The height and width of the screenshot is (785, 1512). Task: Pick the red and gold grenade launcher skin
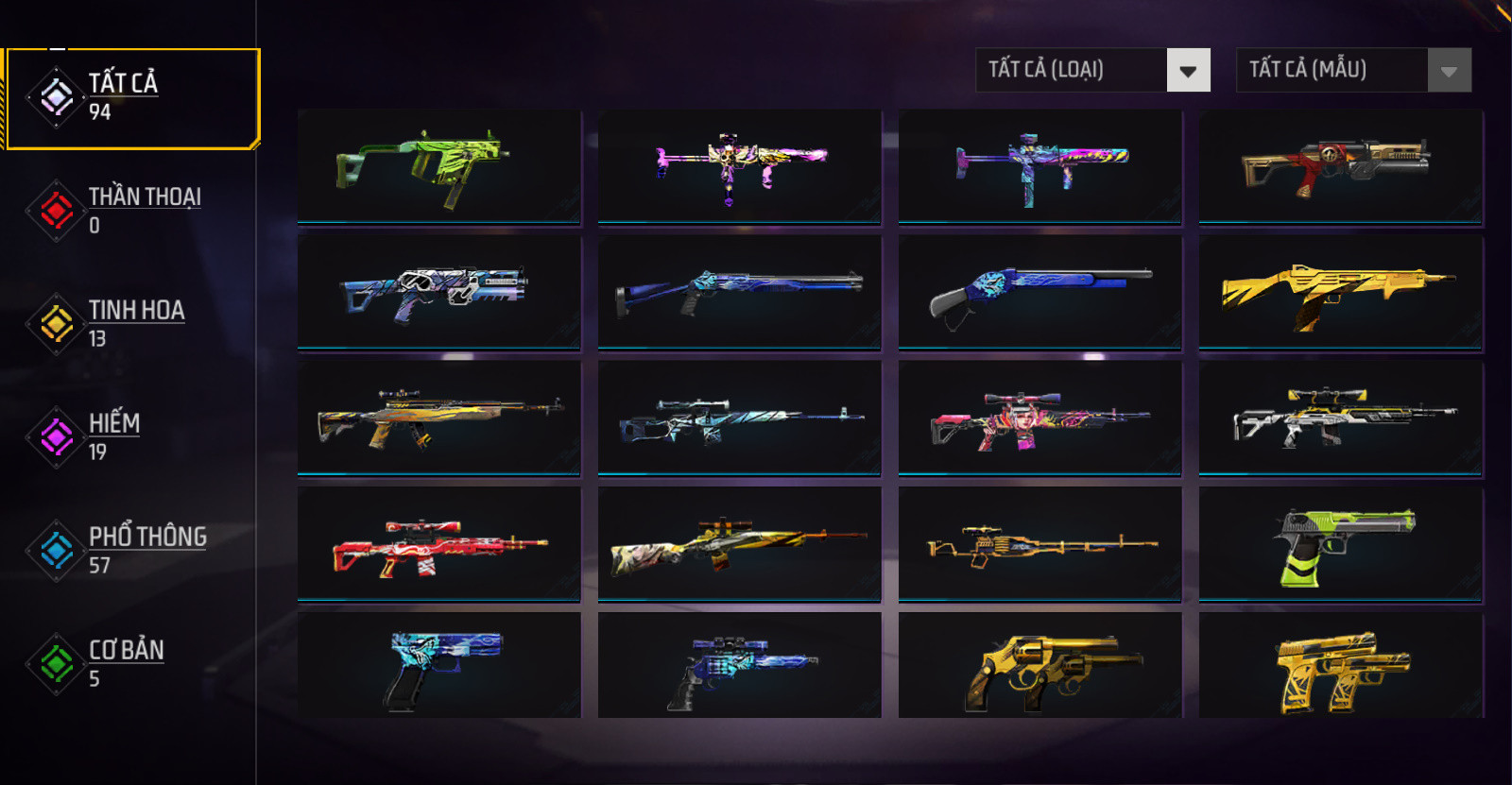[1340, 166]
